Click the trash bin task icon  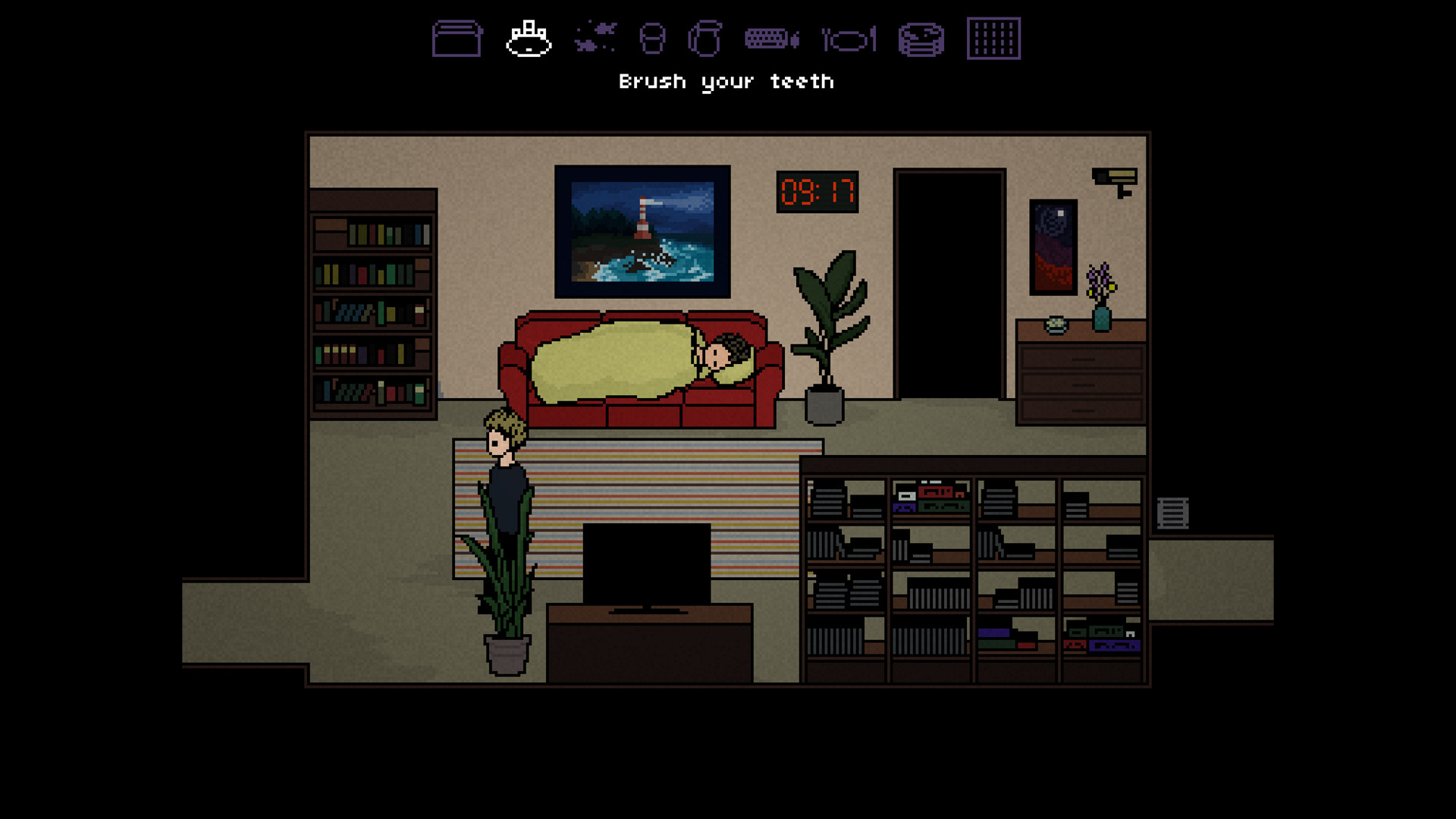651,36
